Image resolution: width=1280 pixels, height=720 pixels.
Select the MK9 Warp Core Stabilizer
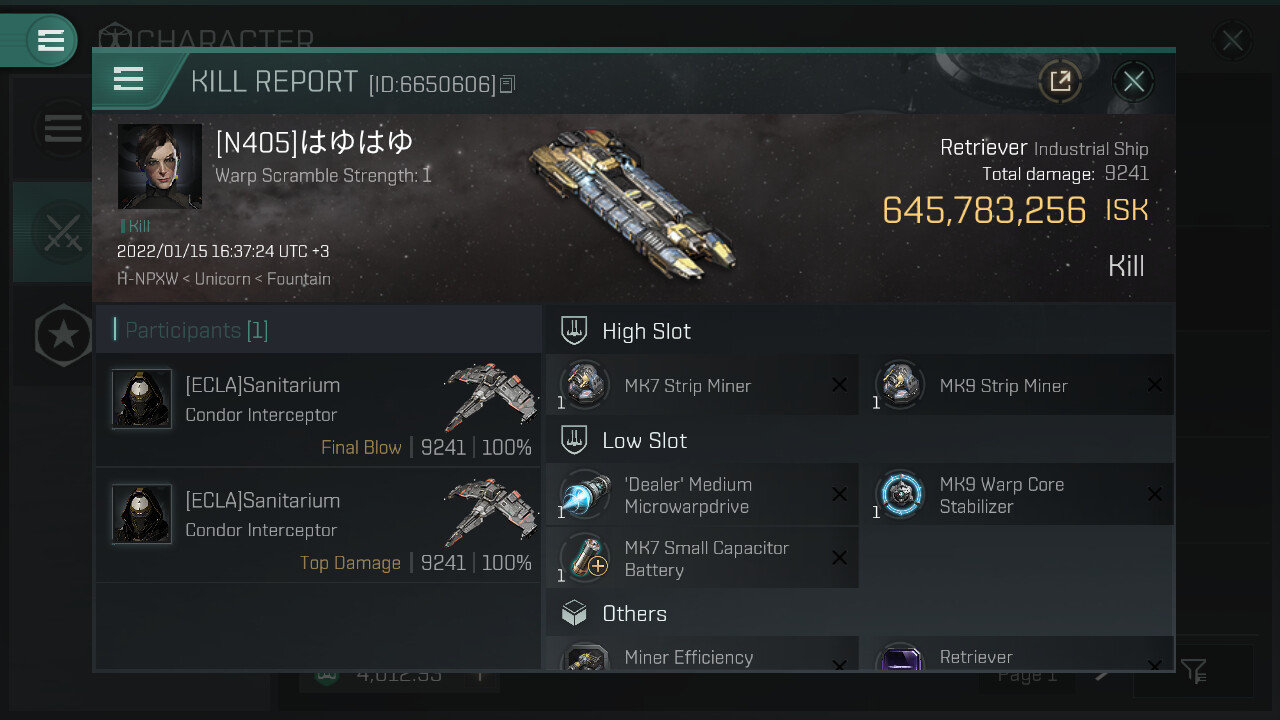click(1017, 495)
